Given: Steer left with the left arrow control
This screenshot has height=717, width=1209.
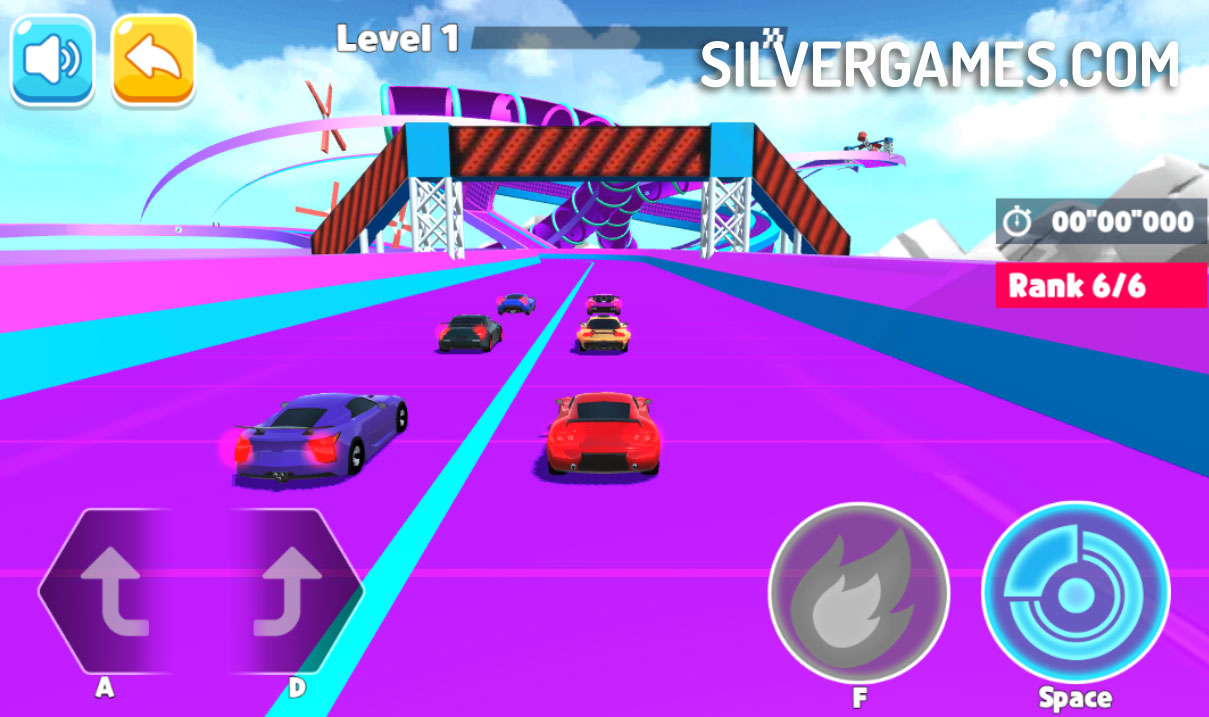Looking at the screenshot, I should pyautogui.click(x=112, y=592).
